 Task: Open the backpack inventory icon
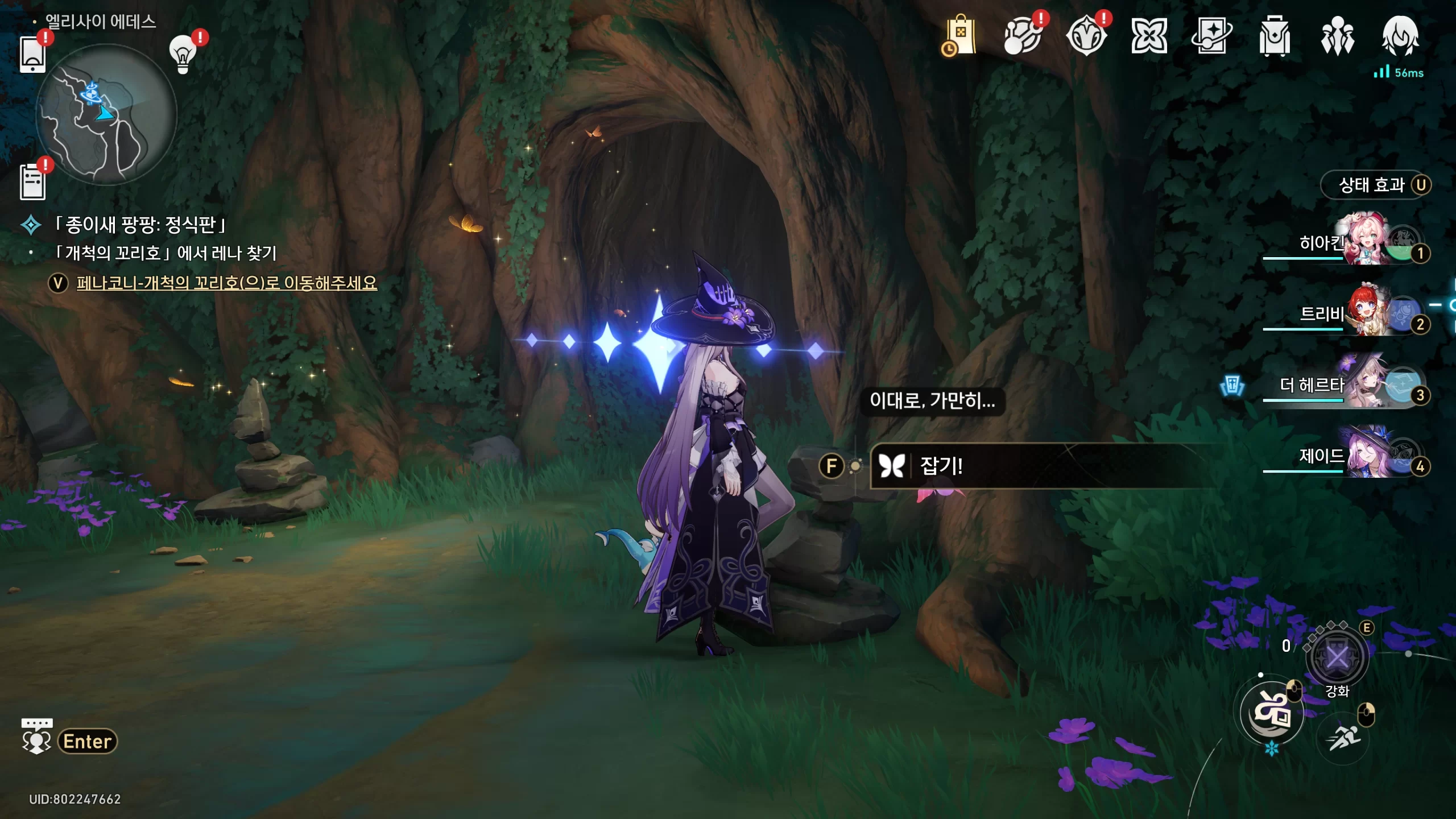coord(1275,36)
